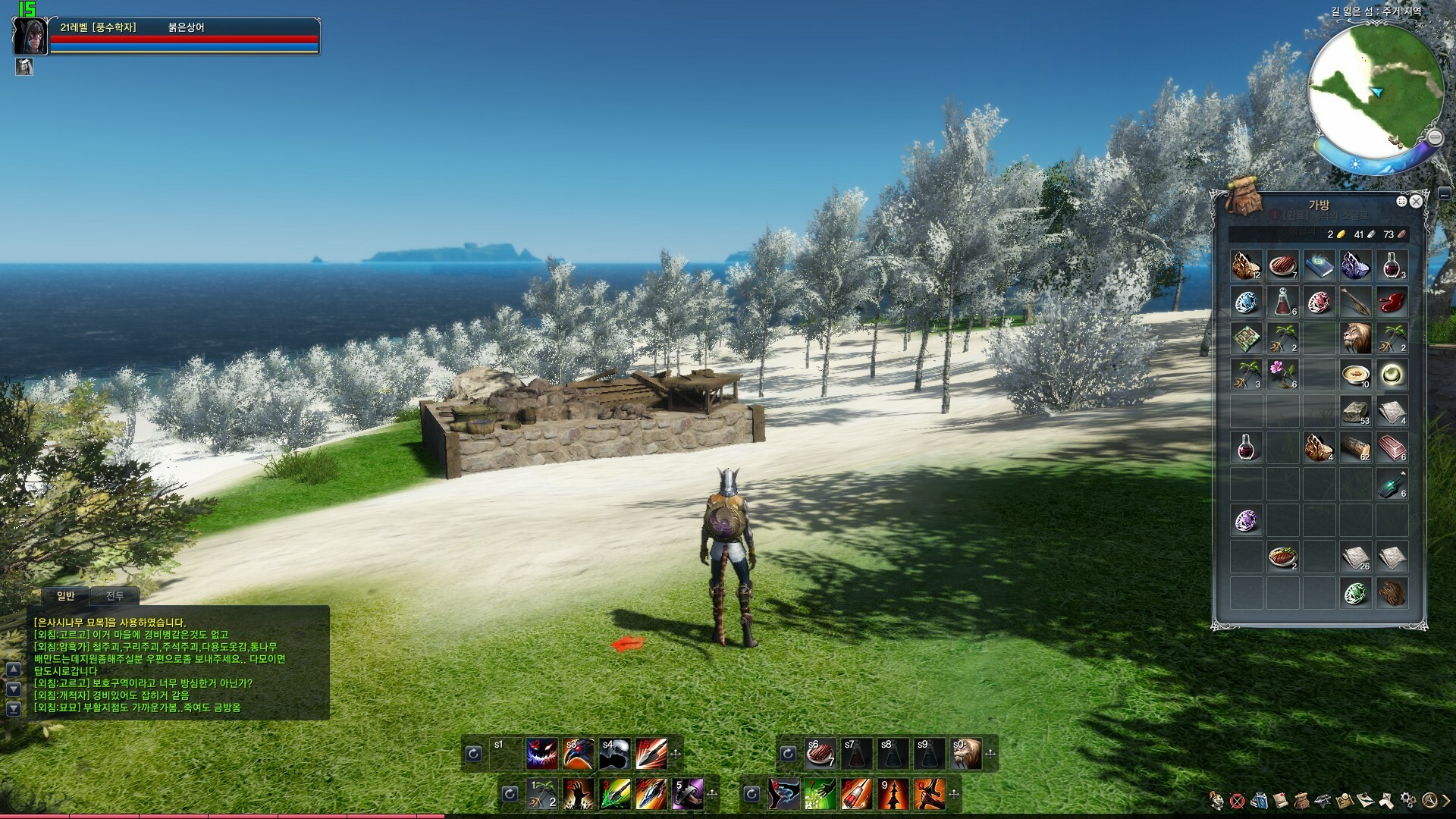Activate the dynamite skill in slot 8
1456x819 pixels.
(x=856, y=794)
